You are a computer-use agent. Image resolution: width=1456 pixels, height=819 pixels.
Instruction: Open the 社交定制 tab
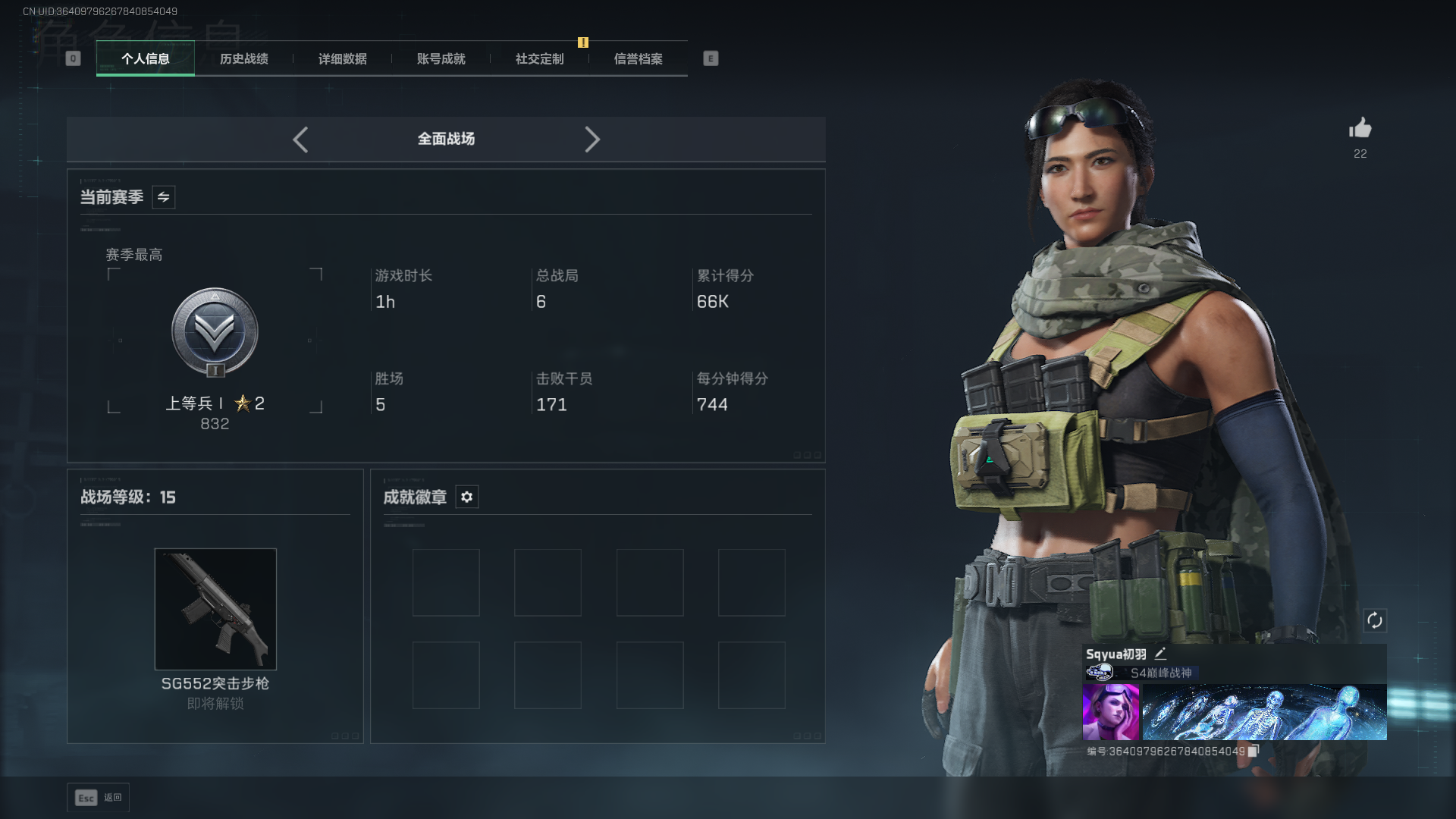point(540,59)
